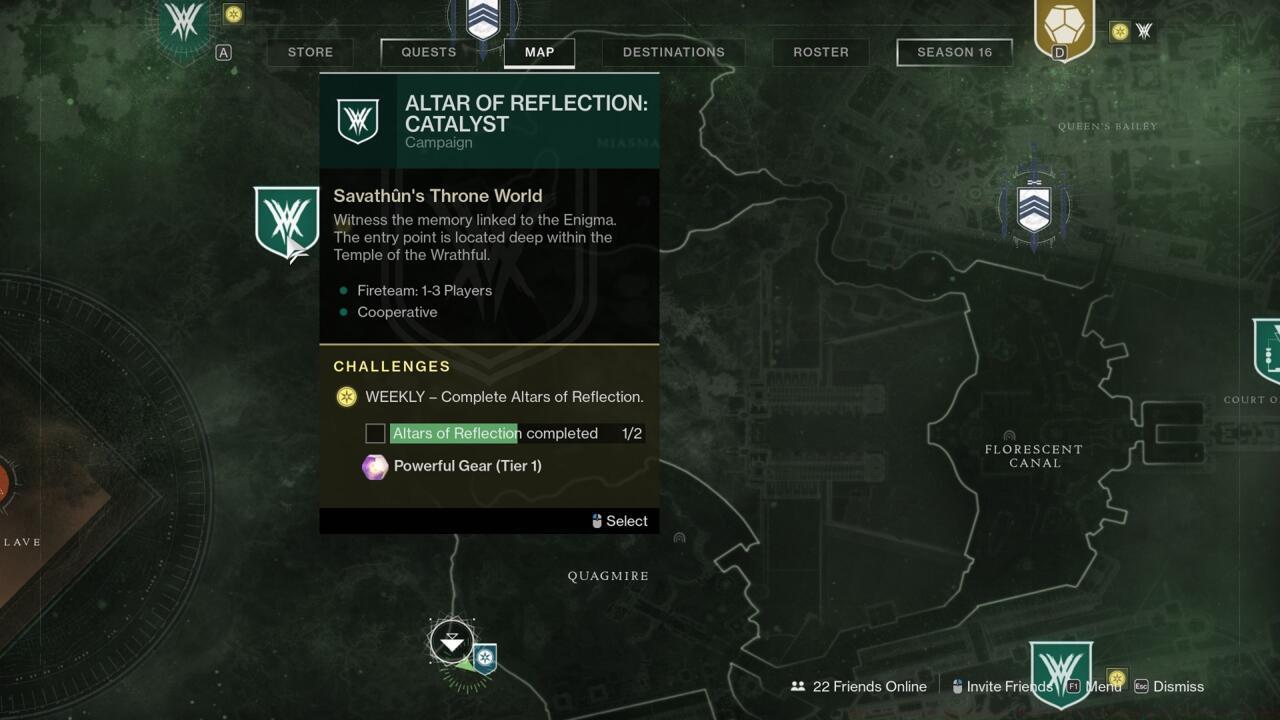Dismiss the map screen
Viewport: 1280px width, 720px height.
(1168, 686)
